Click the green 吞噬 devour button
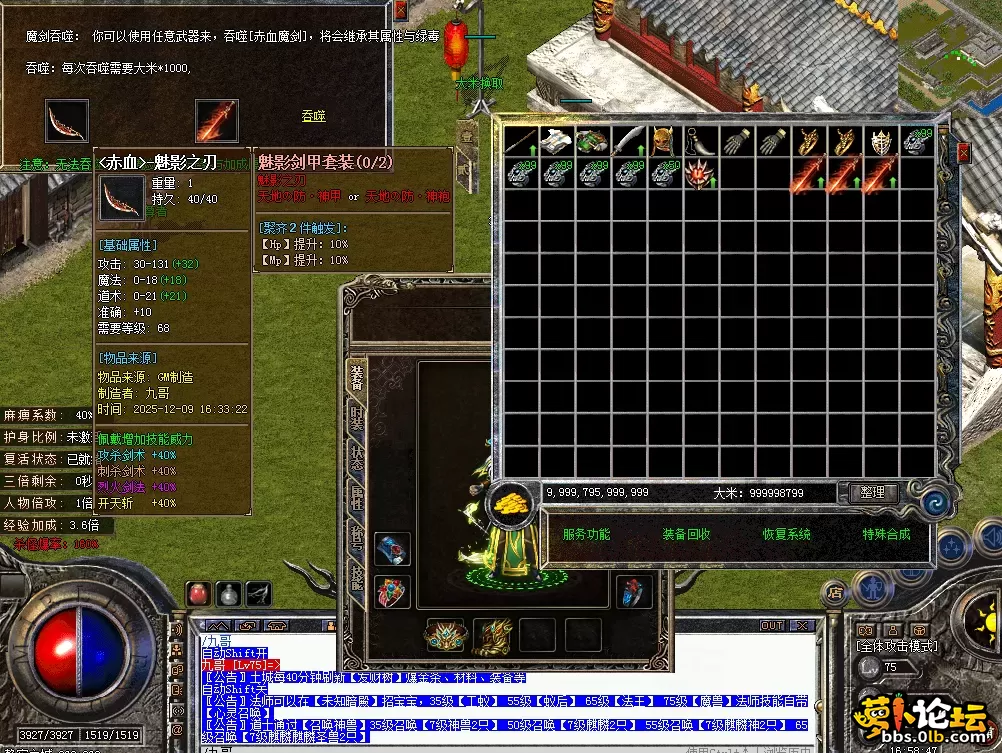This screenshot has width=1002, height=753. click(314, 117)
